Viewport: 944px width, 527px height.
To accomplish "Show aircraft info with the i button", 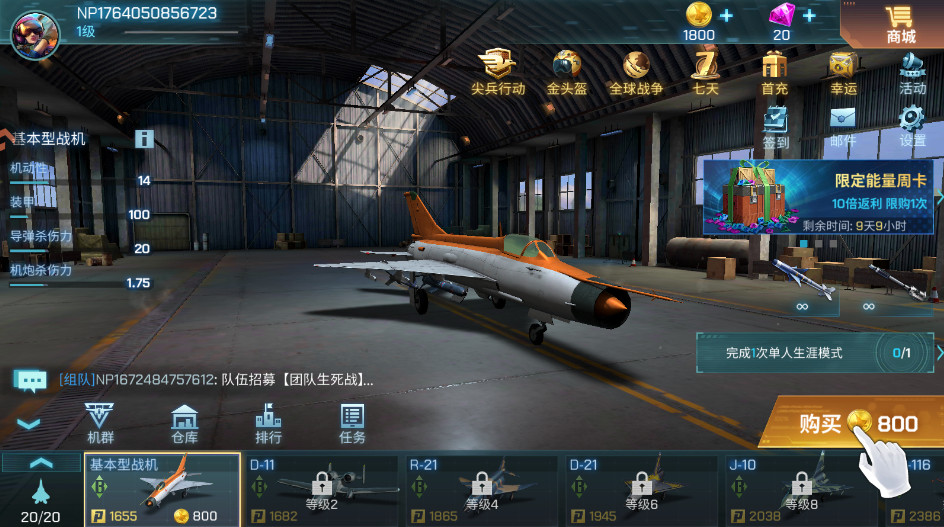I will tap(145, 139).
